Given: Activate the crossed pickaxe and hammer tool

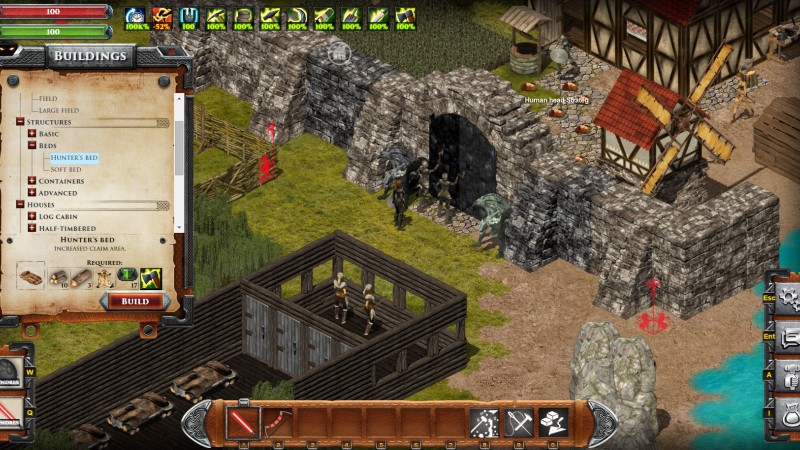Looking at the screenshot, I should (519, 423).
